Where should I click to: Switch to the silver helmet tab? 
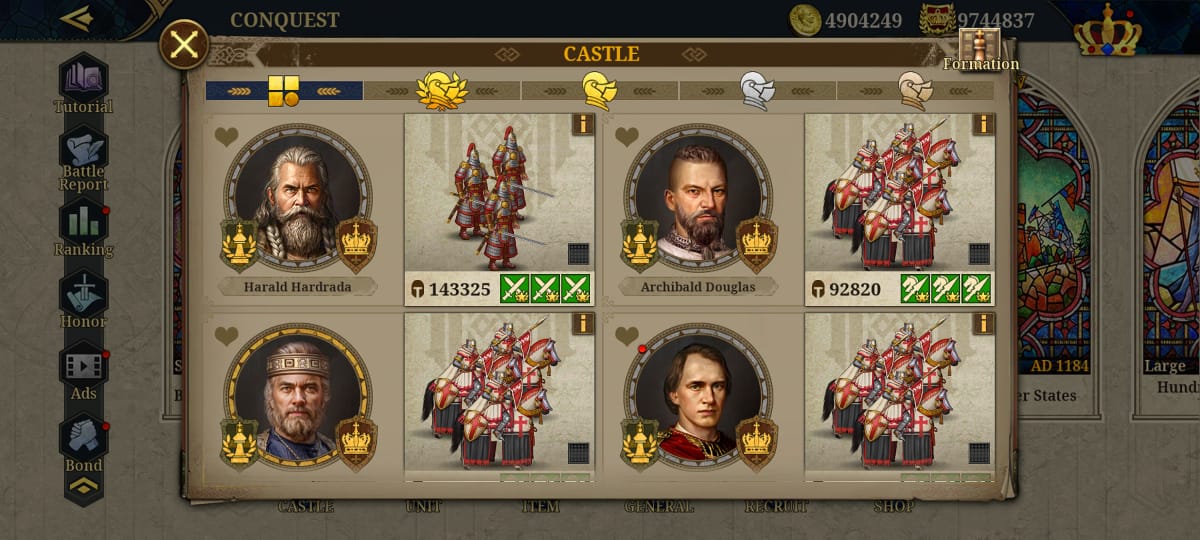pyautogui.click(x=757, y=91)
